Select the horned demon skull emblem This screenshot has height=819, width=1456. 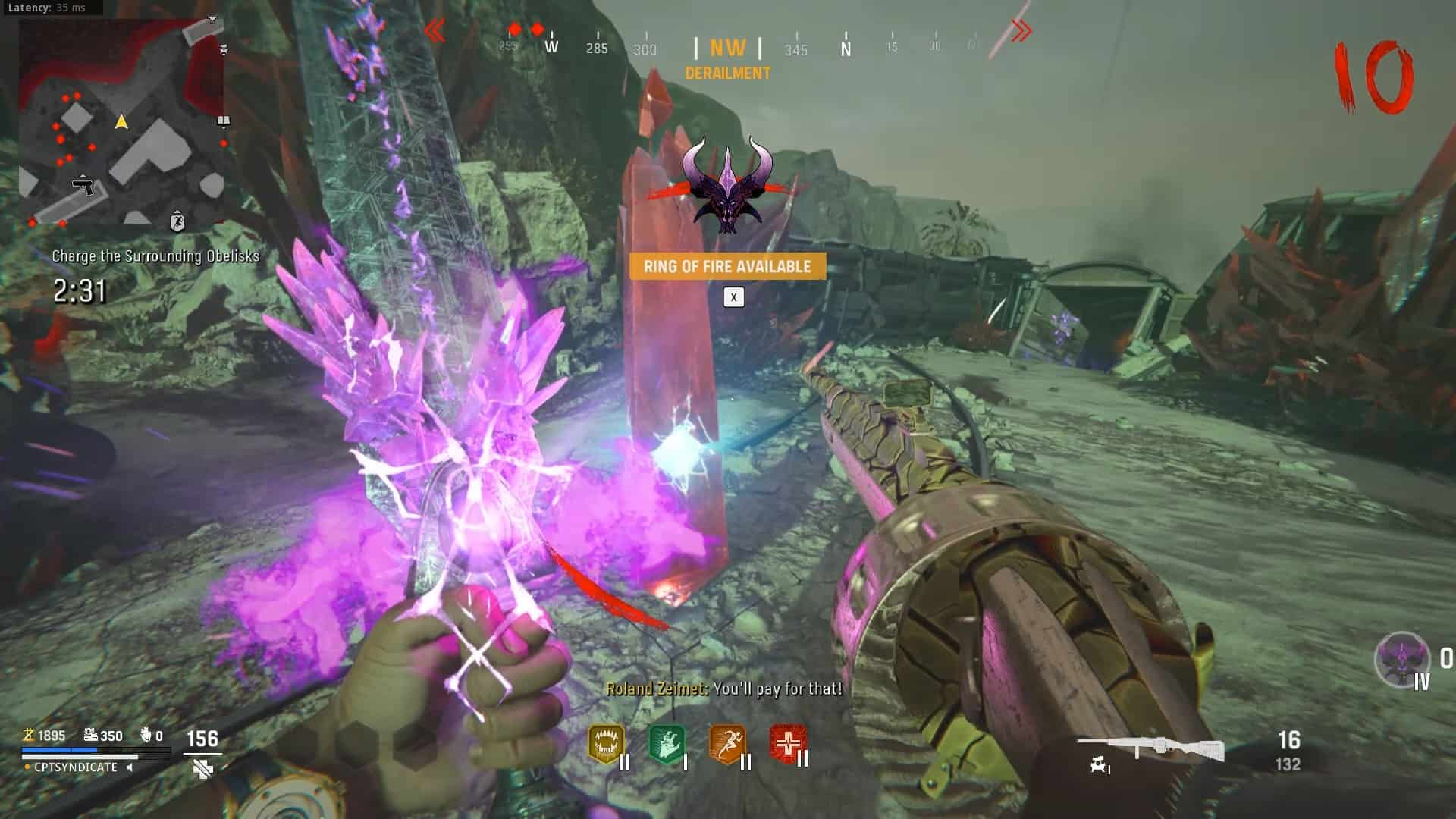727,184
